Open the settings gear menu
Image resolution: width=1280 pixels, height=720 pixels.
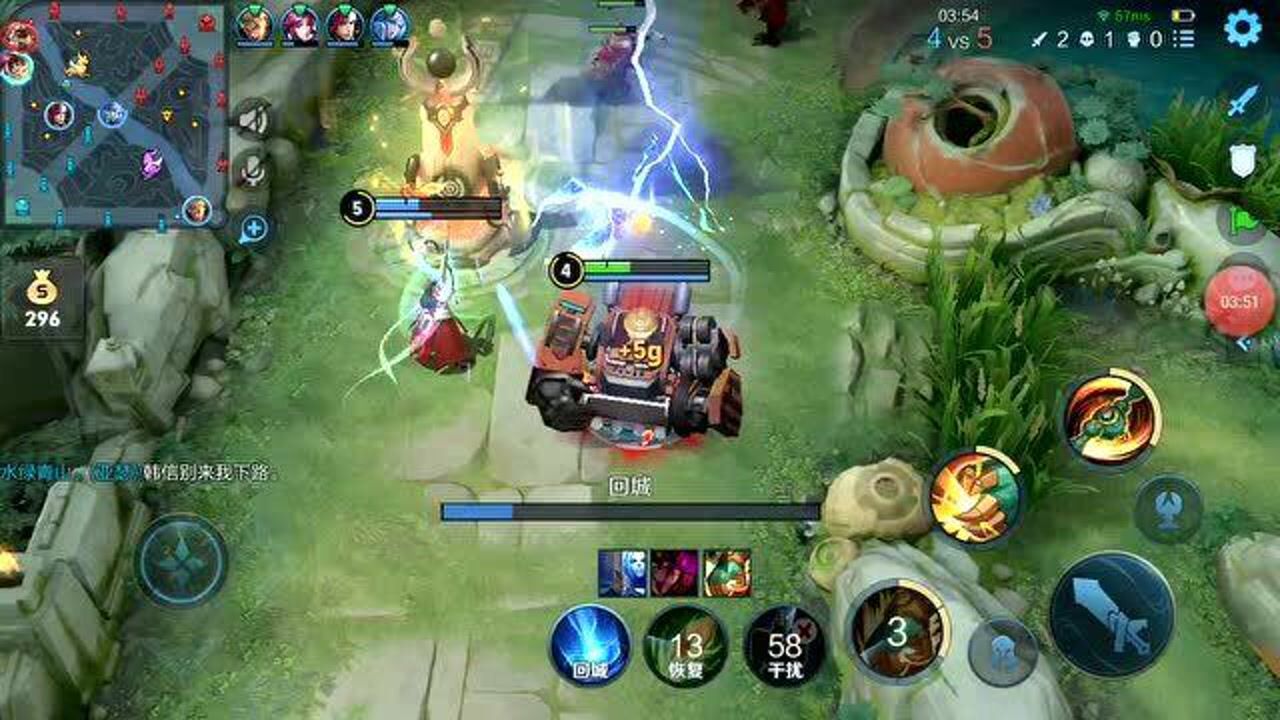coord(1242,28)
